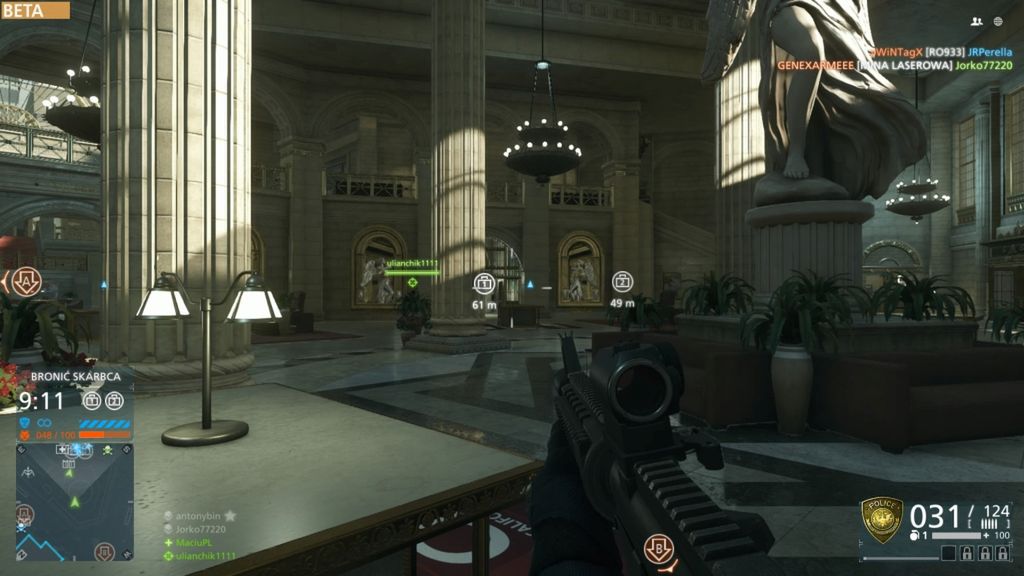
Task: Click the minimap panel
Action: [x=75, y=501]
